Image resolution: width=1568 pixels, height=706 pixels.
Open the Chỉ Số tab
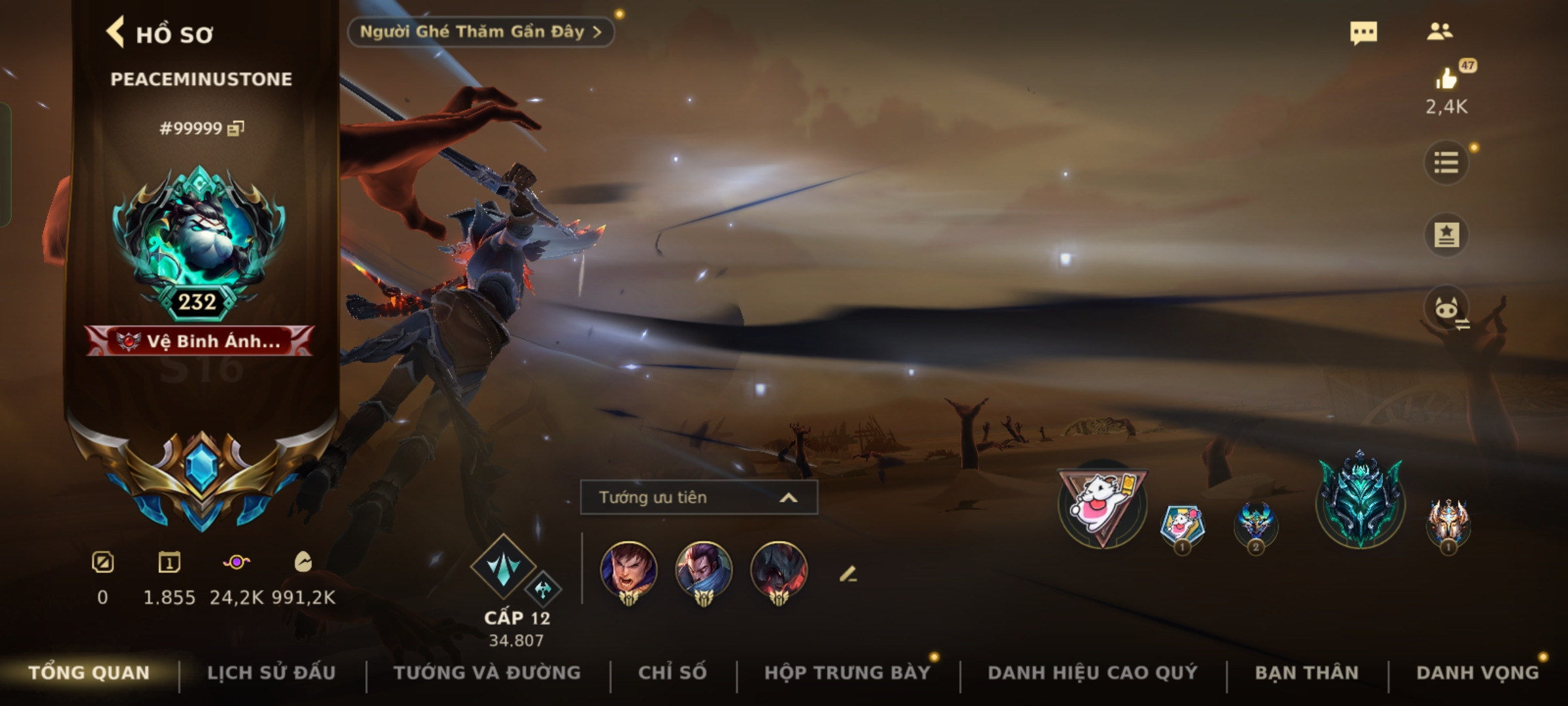tap(672, 673)
